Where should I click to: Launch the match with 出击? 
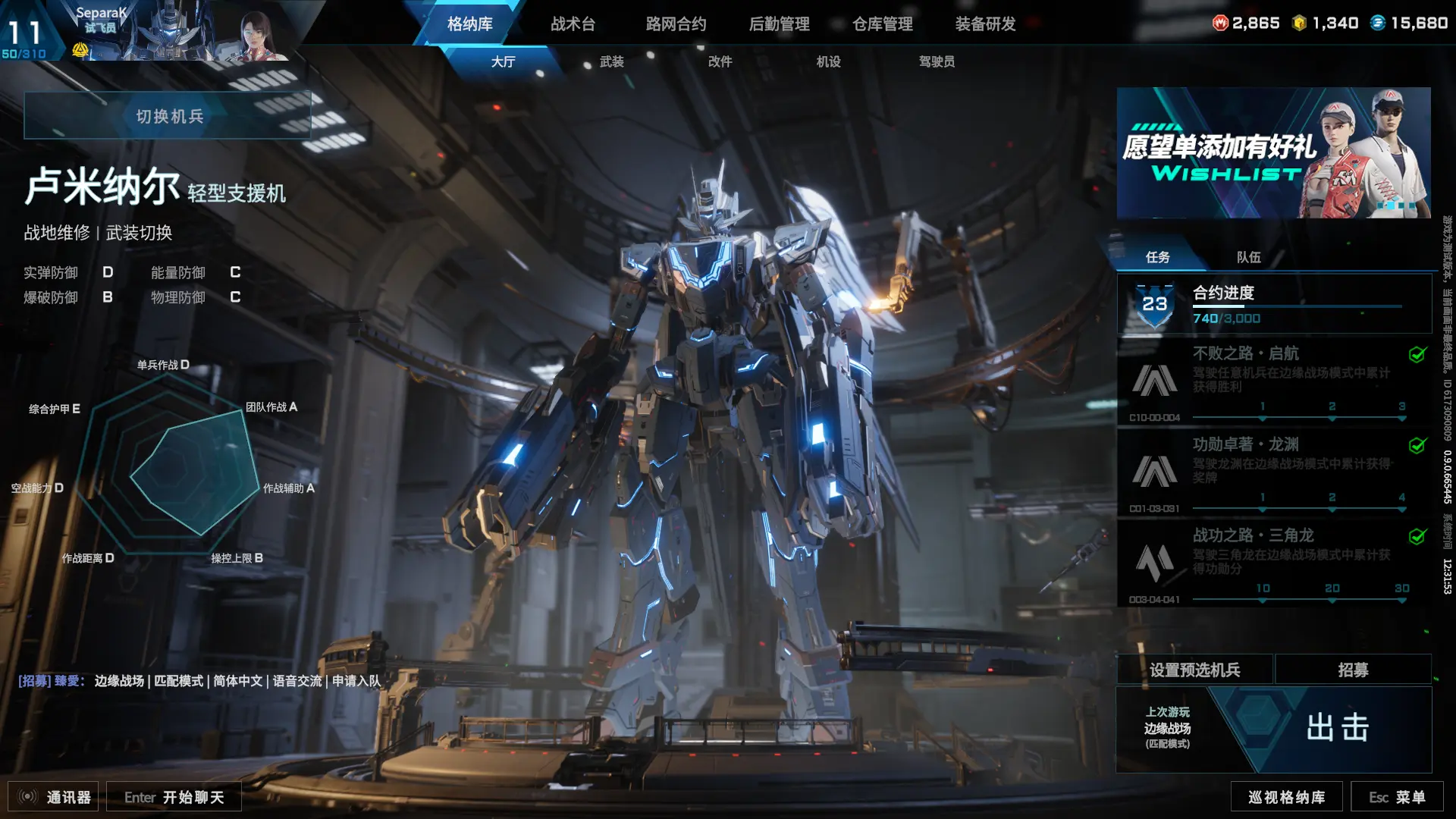(x=1338, y=728)
